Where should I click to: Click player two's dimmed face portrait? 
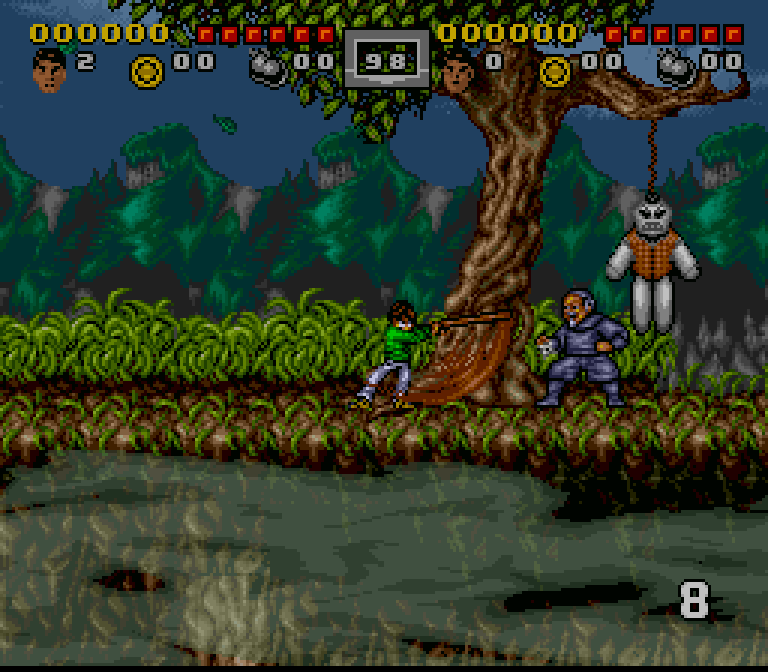pos(458,70)
